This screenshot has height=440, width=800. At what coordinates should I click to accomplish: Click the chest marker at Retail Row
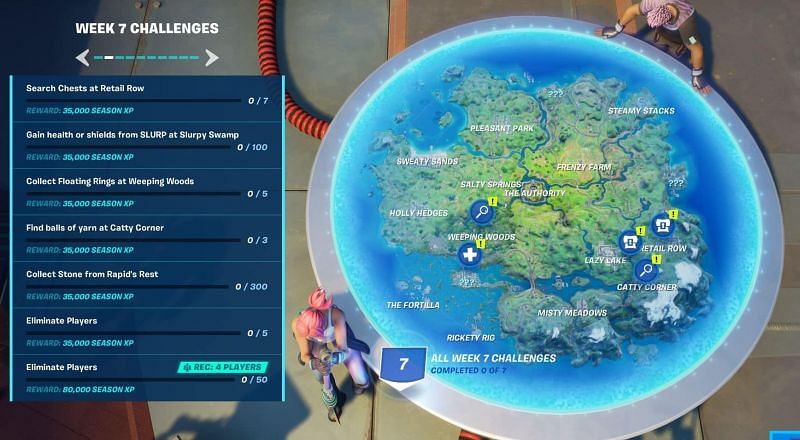[661, 225]
